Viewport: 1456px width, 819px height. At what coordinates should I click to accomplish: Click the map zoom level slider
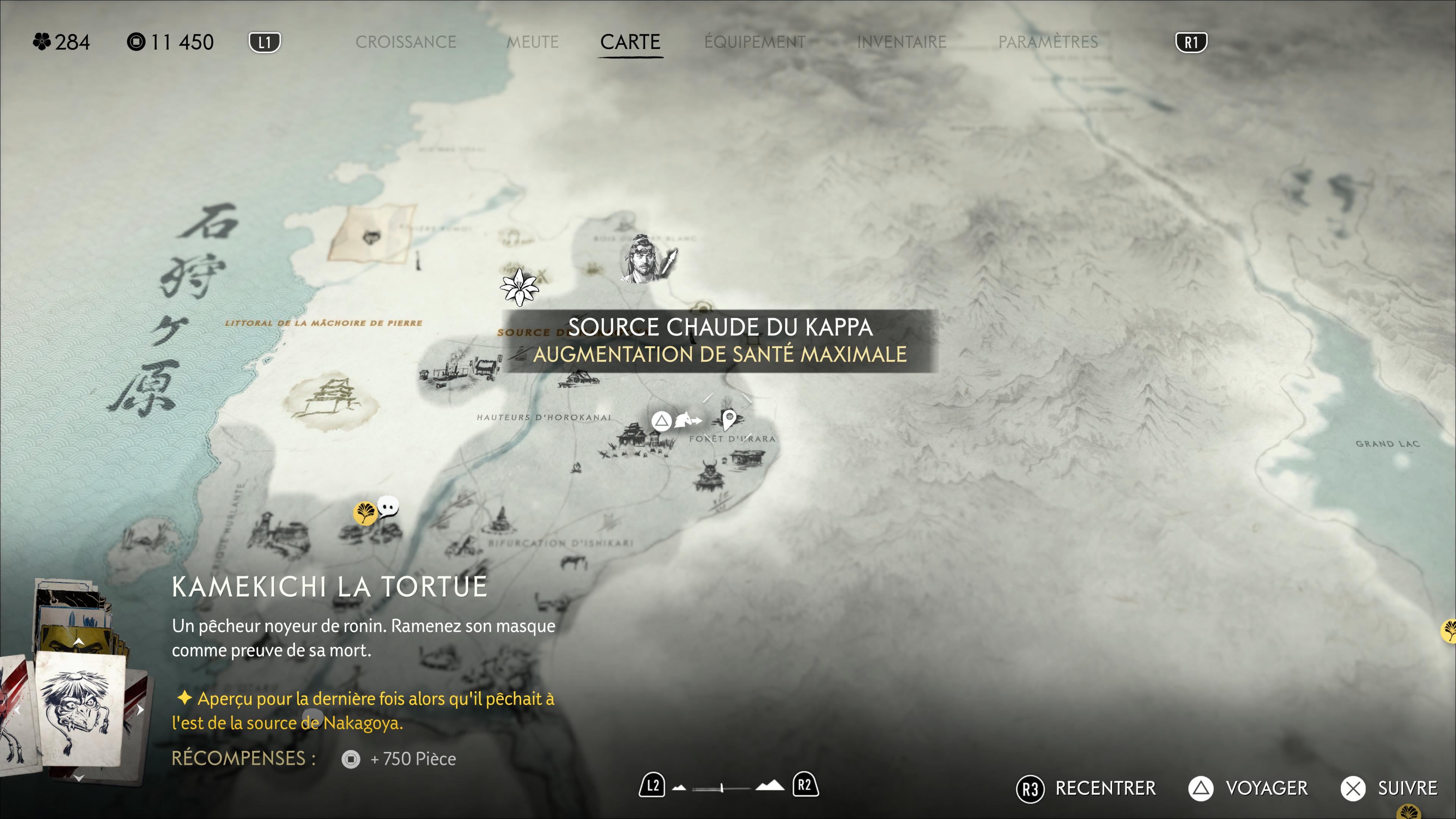pyautogui.click(x=722, y=787)
